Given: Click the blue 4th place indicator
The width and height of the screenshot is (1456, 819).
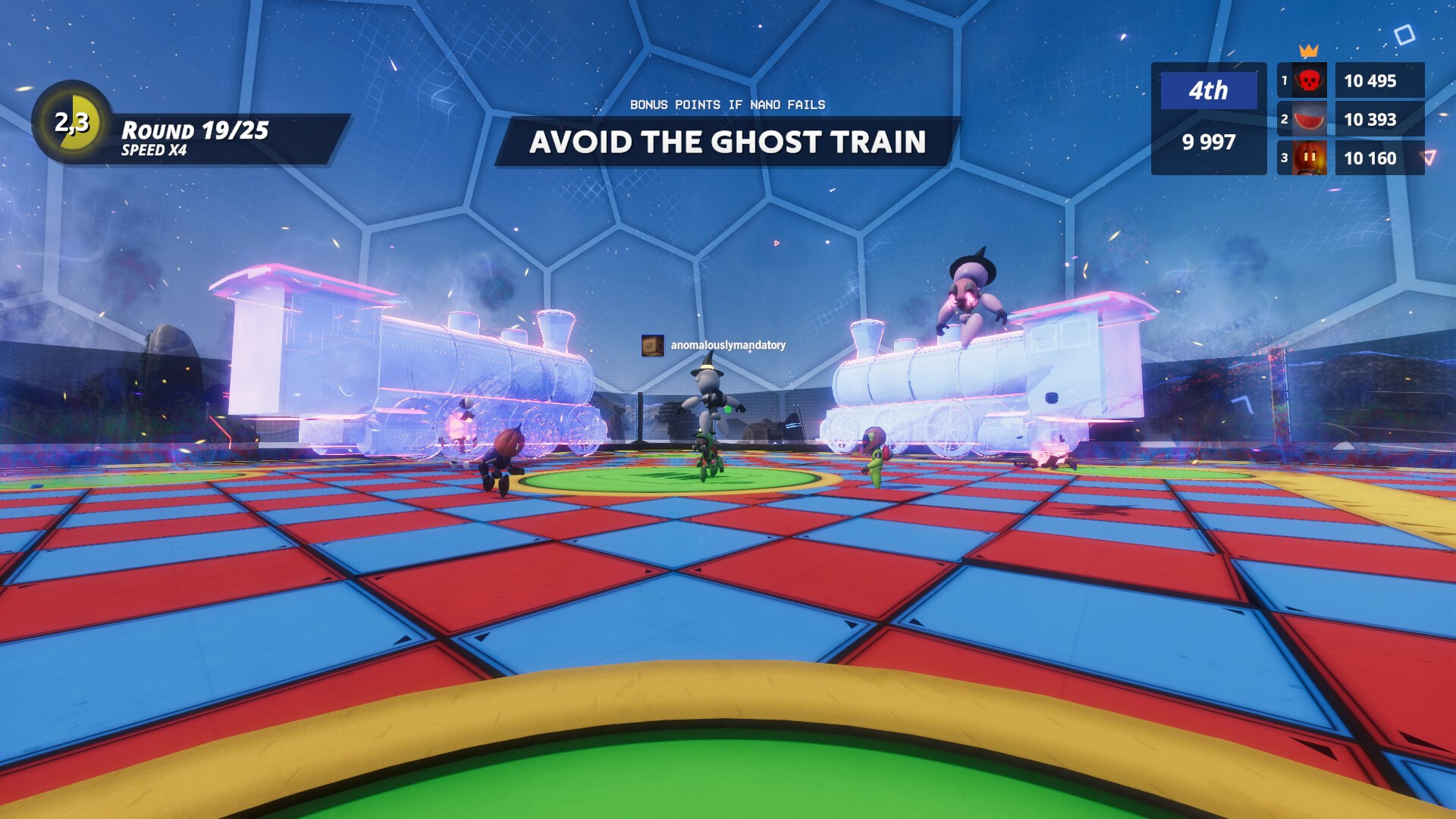Looking at the screenshot, I should click(1209, 91).
